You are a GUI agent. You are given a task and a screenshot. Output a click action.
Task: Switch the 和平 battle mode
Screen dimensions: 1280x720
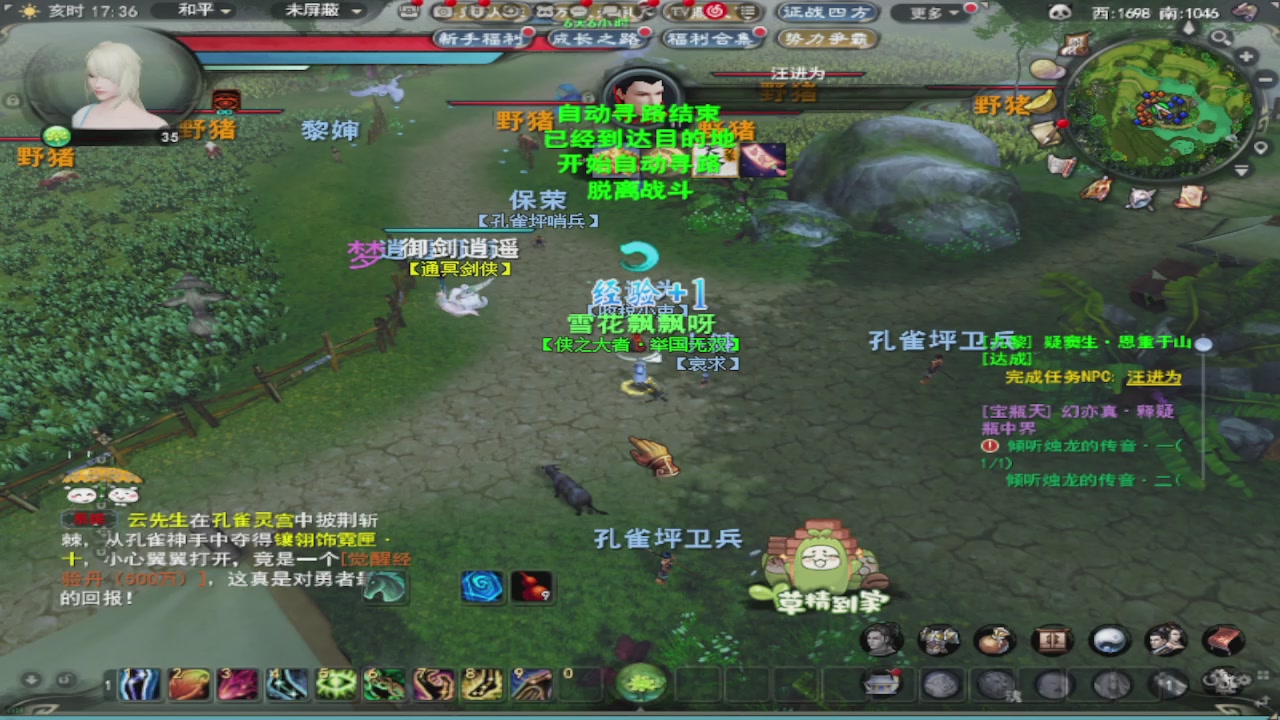[x=197, y=12]
